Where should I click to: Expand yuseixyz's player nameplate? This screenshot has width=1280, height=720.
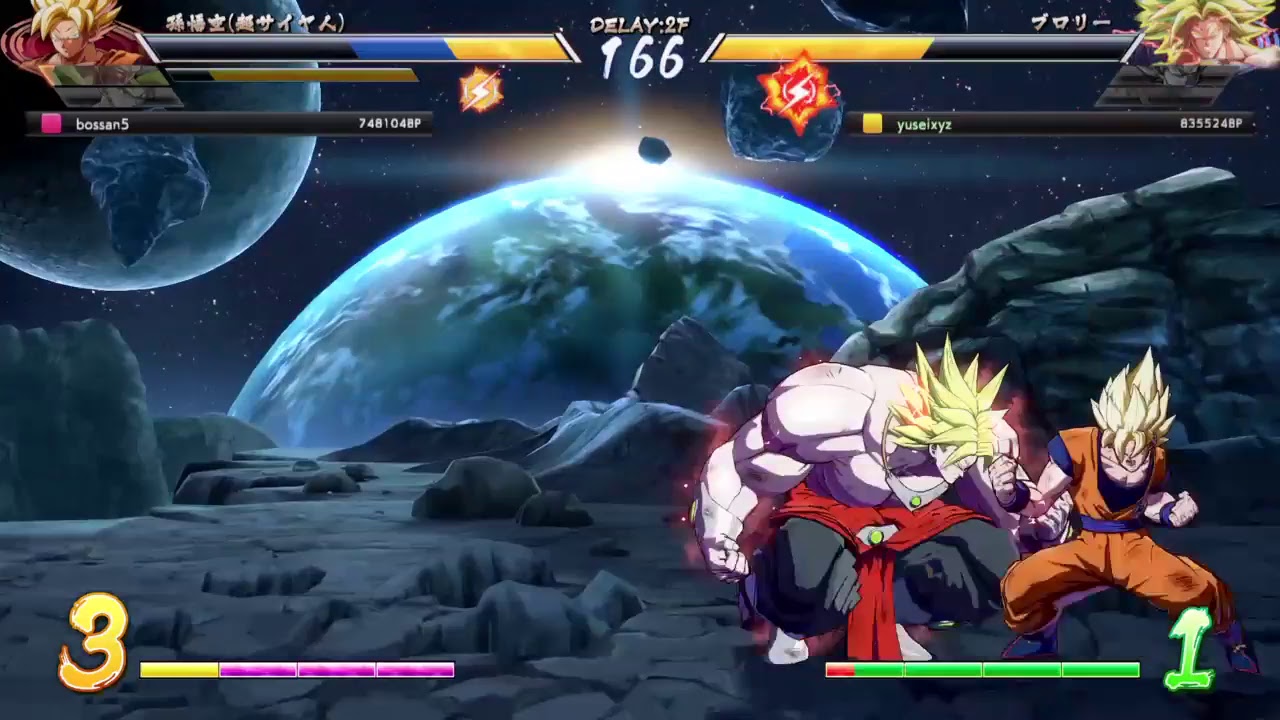point(925,123)
